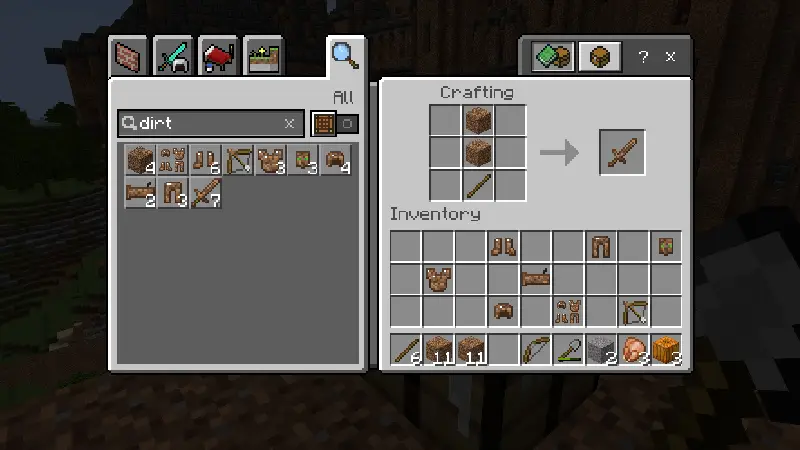
Task: Open the magnifying glass search tab
Action: pyautogui.click(x=345, y=54)
